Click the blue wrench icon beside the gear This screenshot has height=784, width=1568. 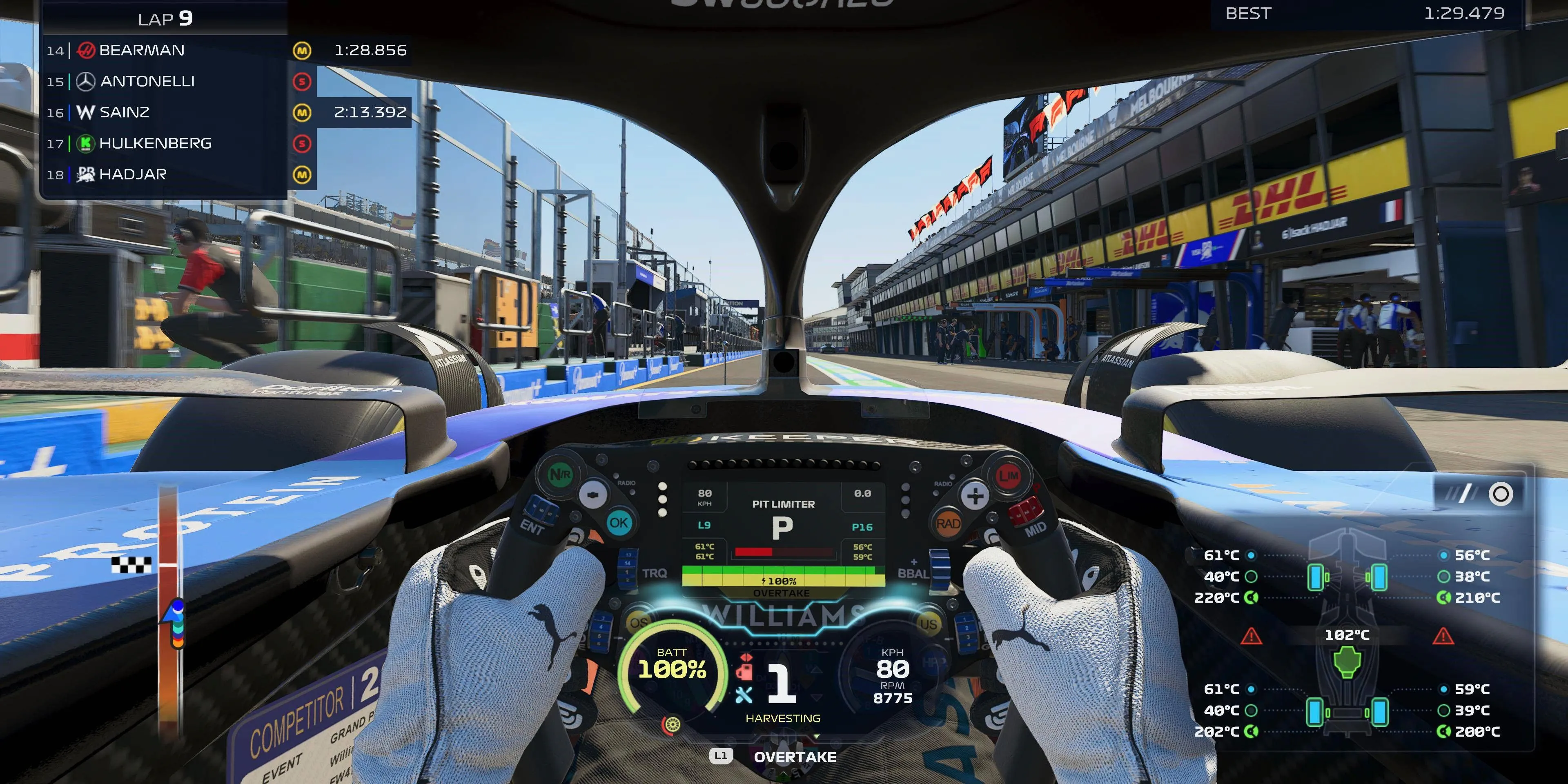point(743,695)
